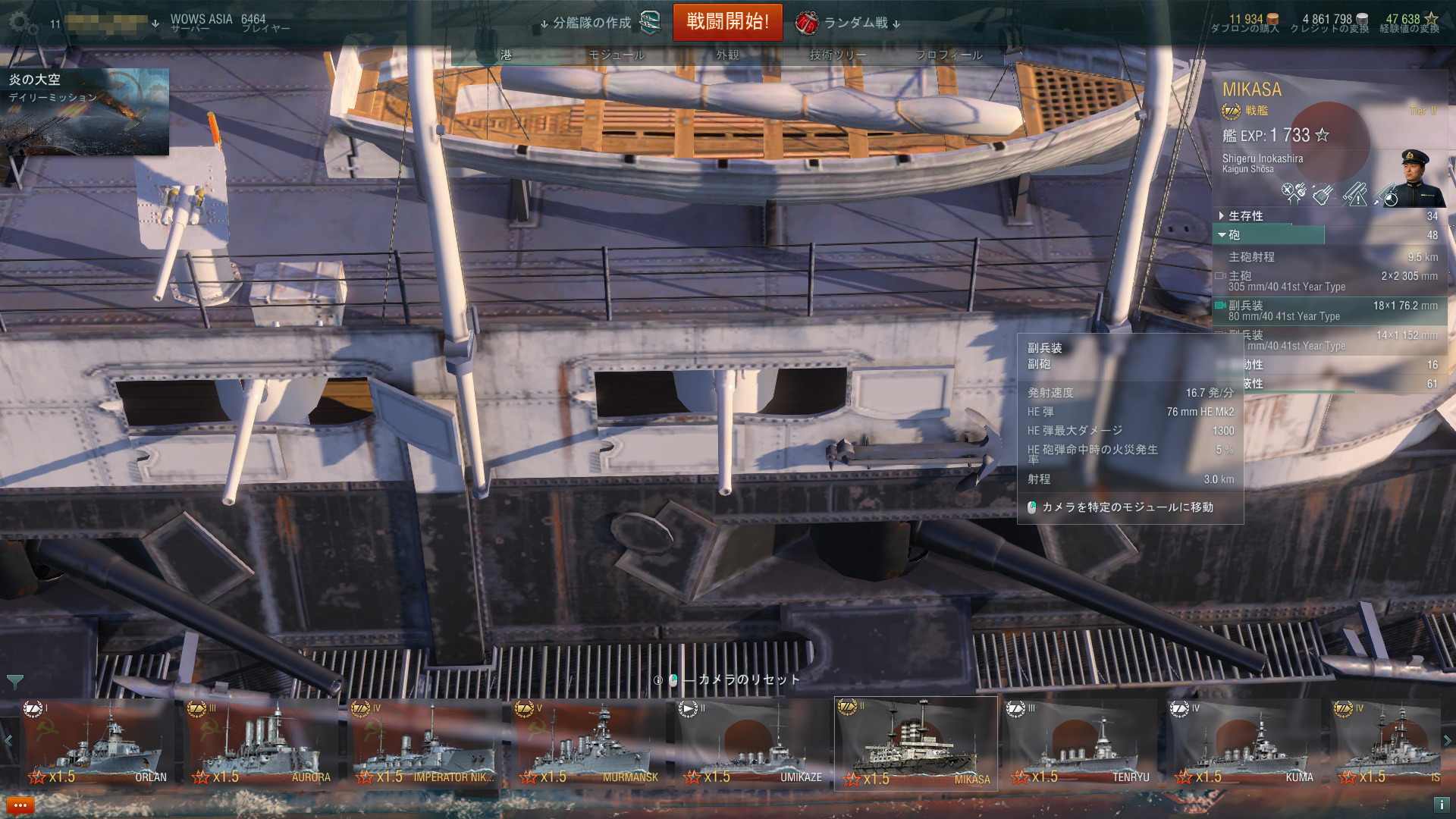1456x819 pixels.
Task: Open commander Shigeru Inokashira's portrait
Action: pyautogui.click(x=1414, y=177)
